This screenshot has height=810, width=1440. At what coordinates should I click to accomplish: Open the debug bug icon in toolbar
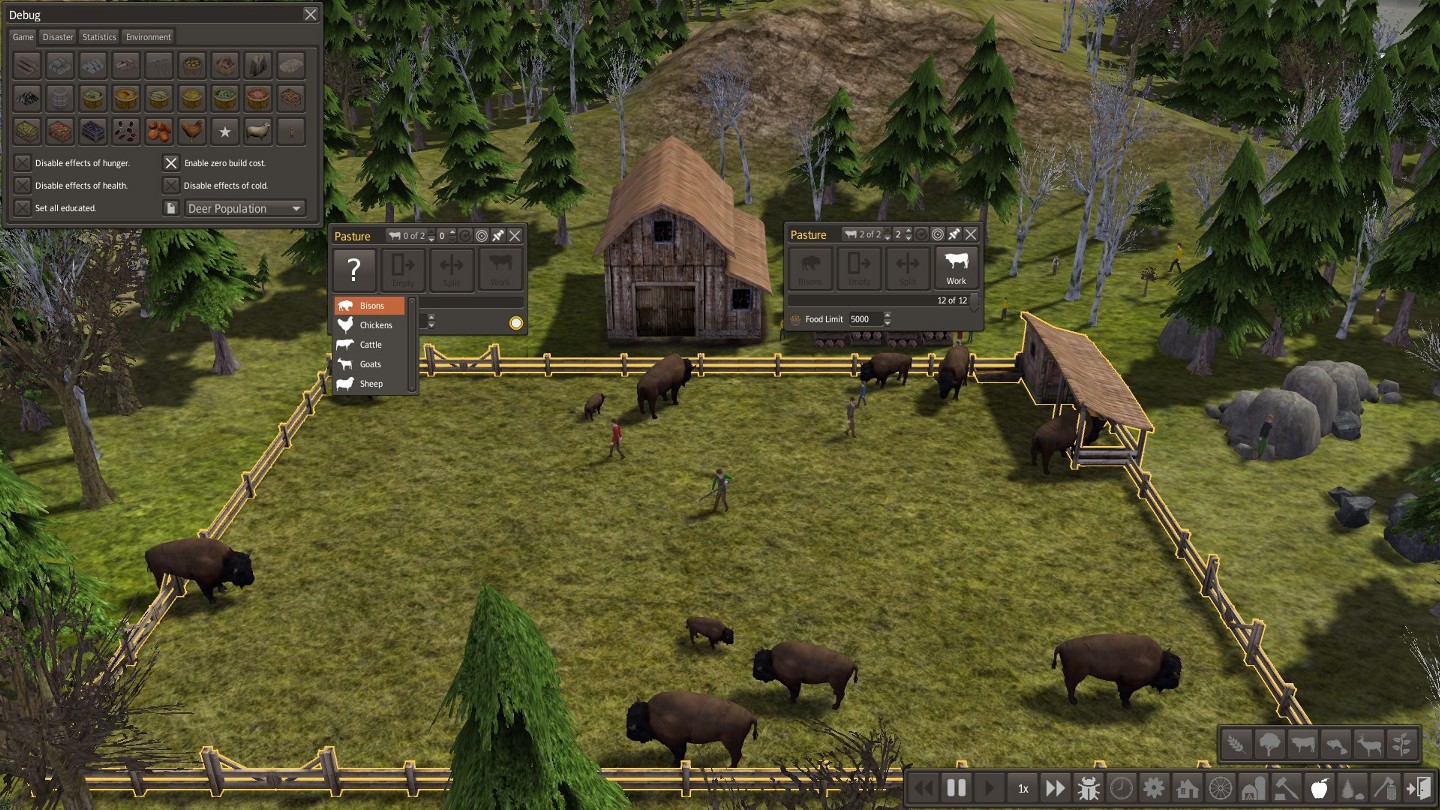coord(1089,788)
